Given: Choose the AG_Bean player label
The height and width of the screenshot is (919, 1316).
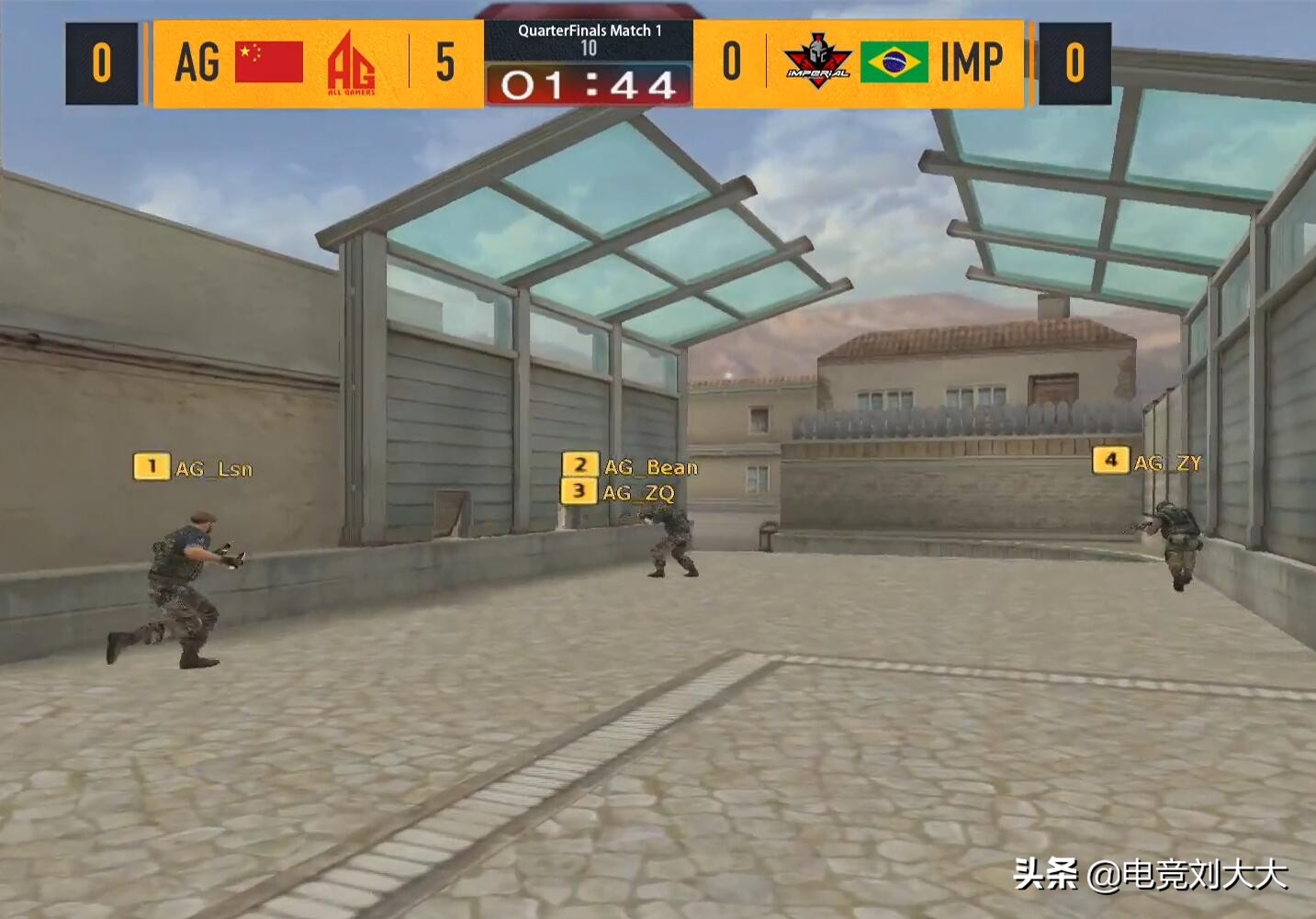Looking at the screenshot, I should 631,466.
